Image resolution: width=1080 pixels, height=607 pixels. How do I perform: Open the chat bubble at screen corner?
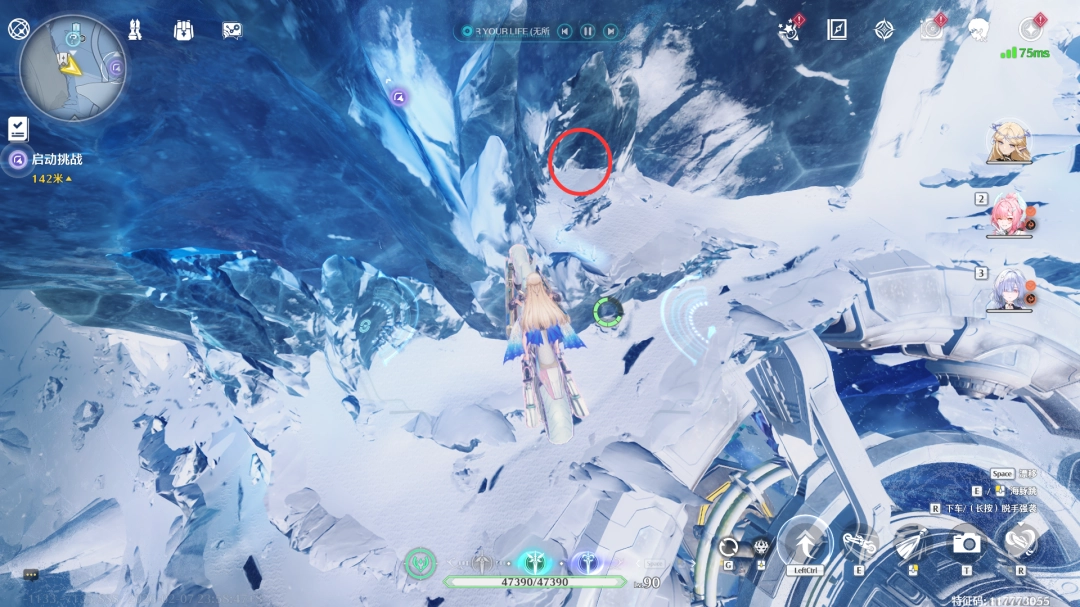[x=31, y=575]
